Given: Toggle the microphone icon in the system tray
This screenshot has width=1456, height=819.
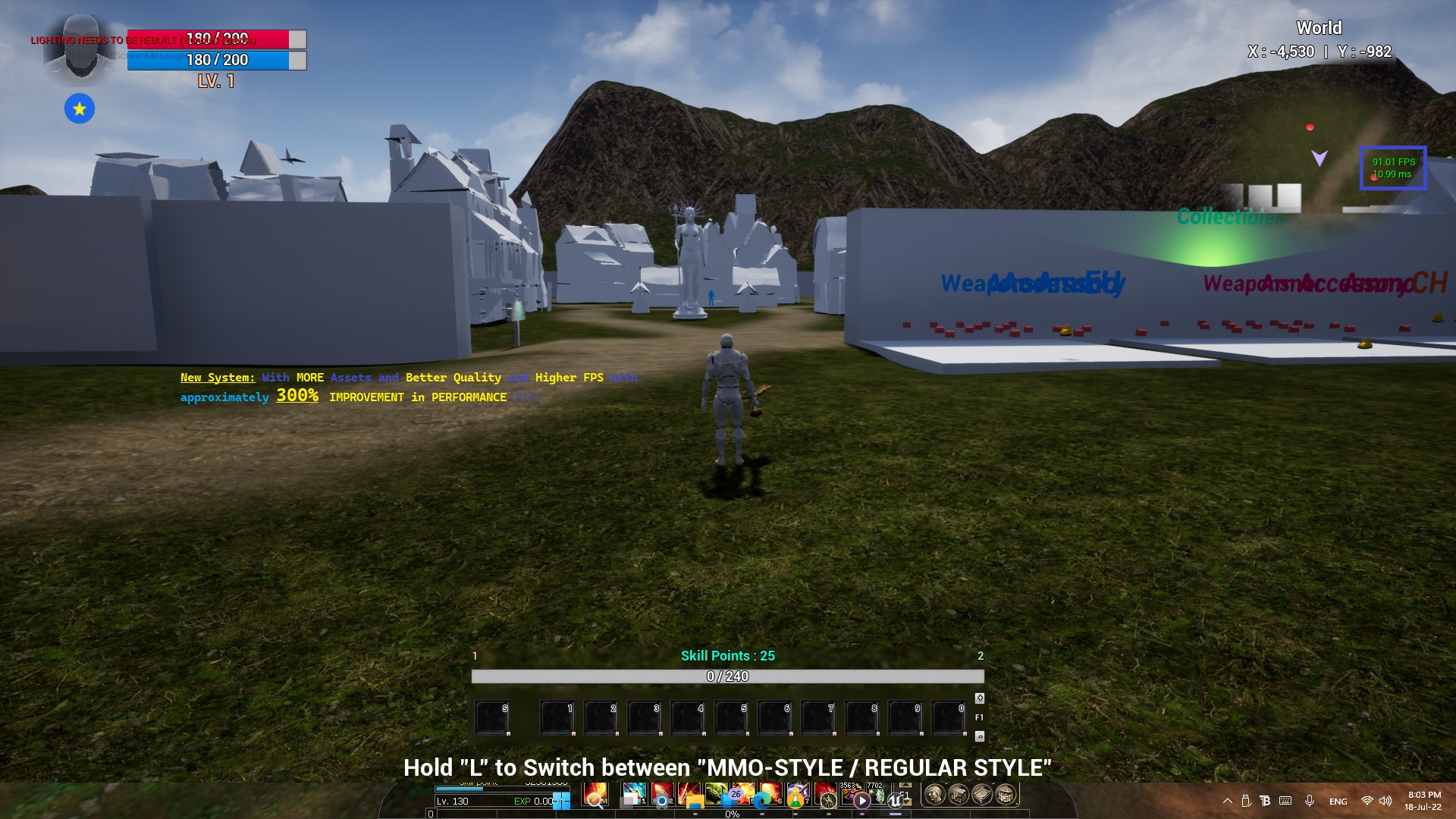Looking at the screenshot, I should [1310, 801].
